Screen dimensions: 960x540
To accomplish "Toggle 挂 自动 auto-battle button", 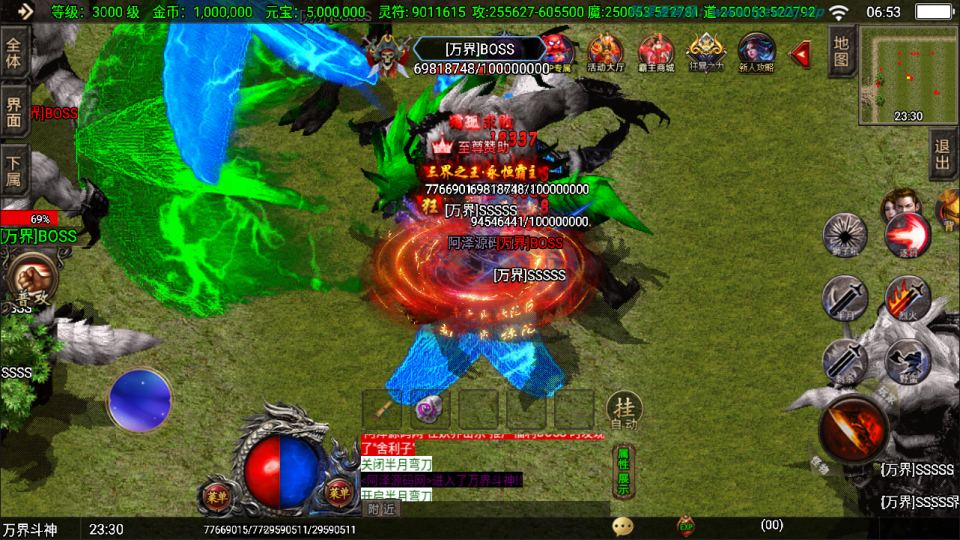I will (x=623, y=410).
